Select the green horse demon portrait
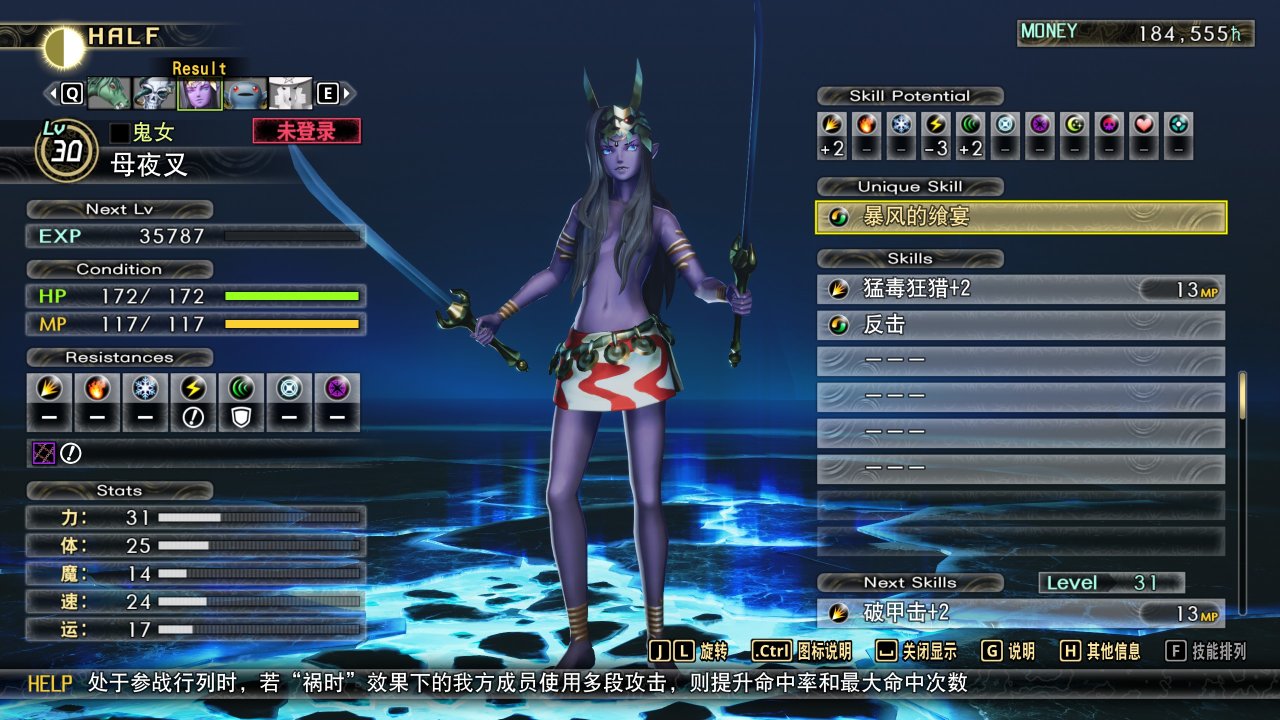 109,94
